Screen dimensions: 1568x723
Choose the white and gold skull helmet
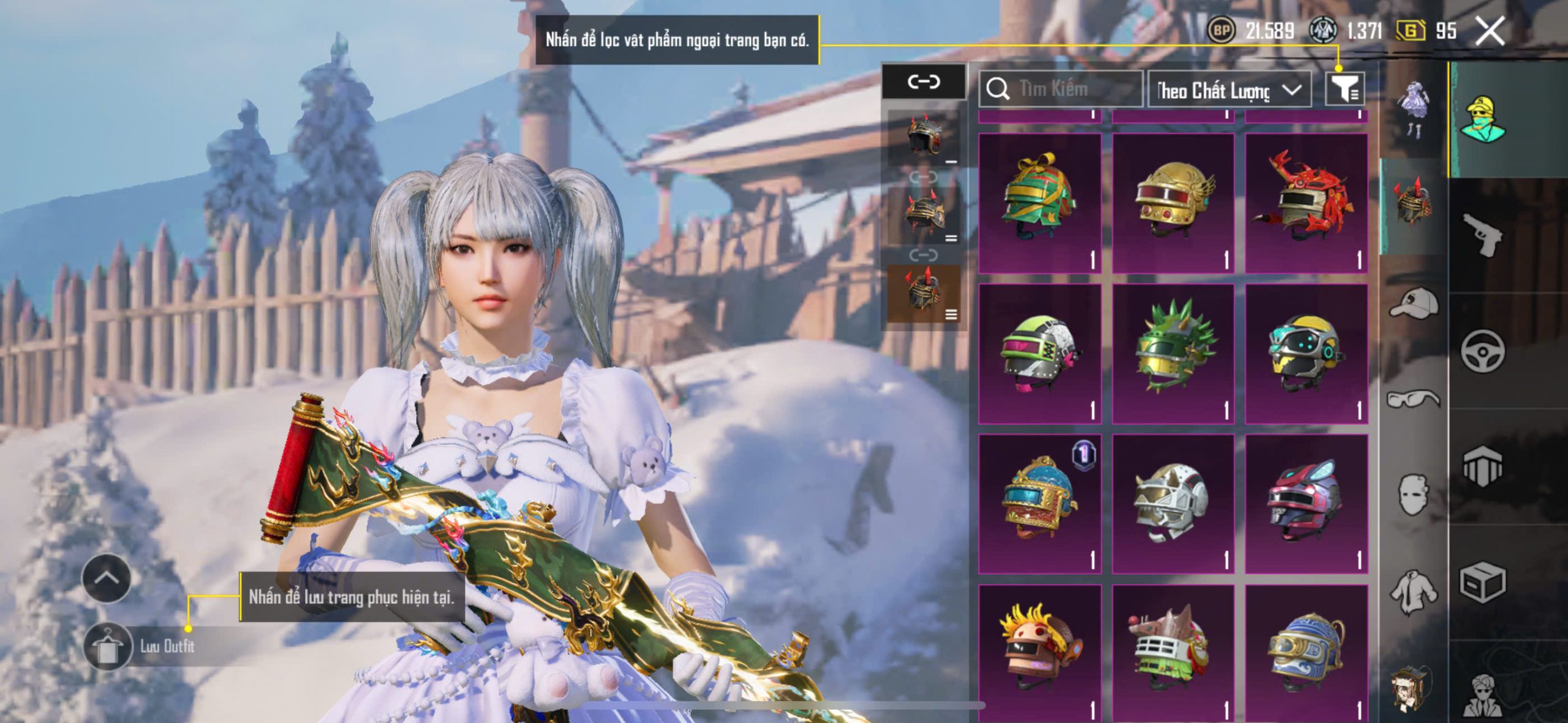pos(1173,503)
